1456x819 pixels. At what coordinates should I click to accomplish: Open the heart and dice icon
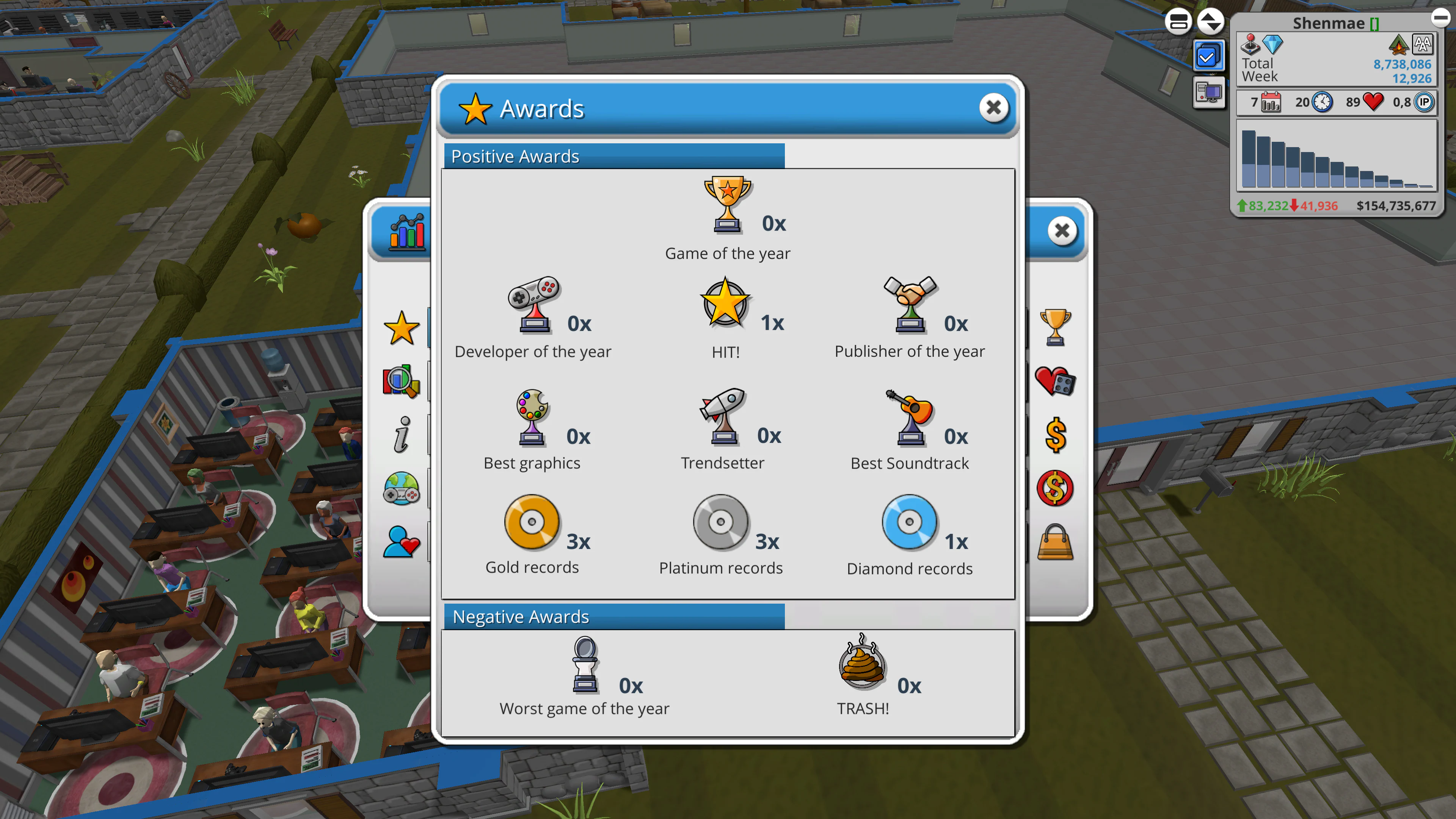click(1055, 381)
